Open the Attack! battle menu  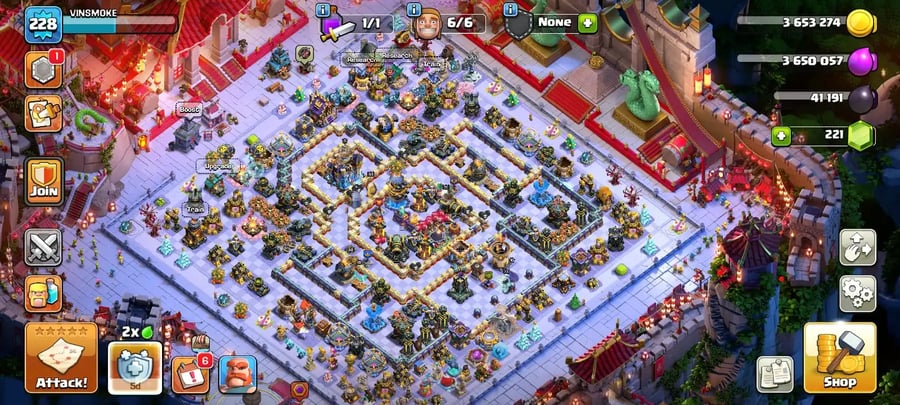coord(61,358)
